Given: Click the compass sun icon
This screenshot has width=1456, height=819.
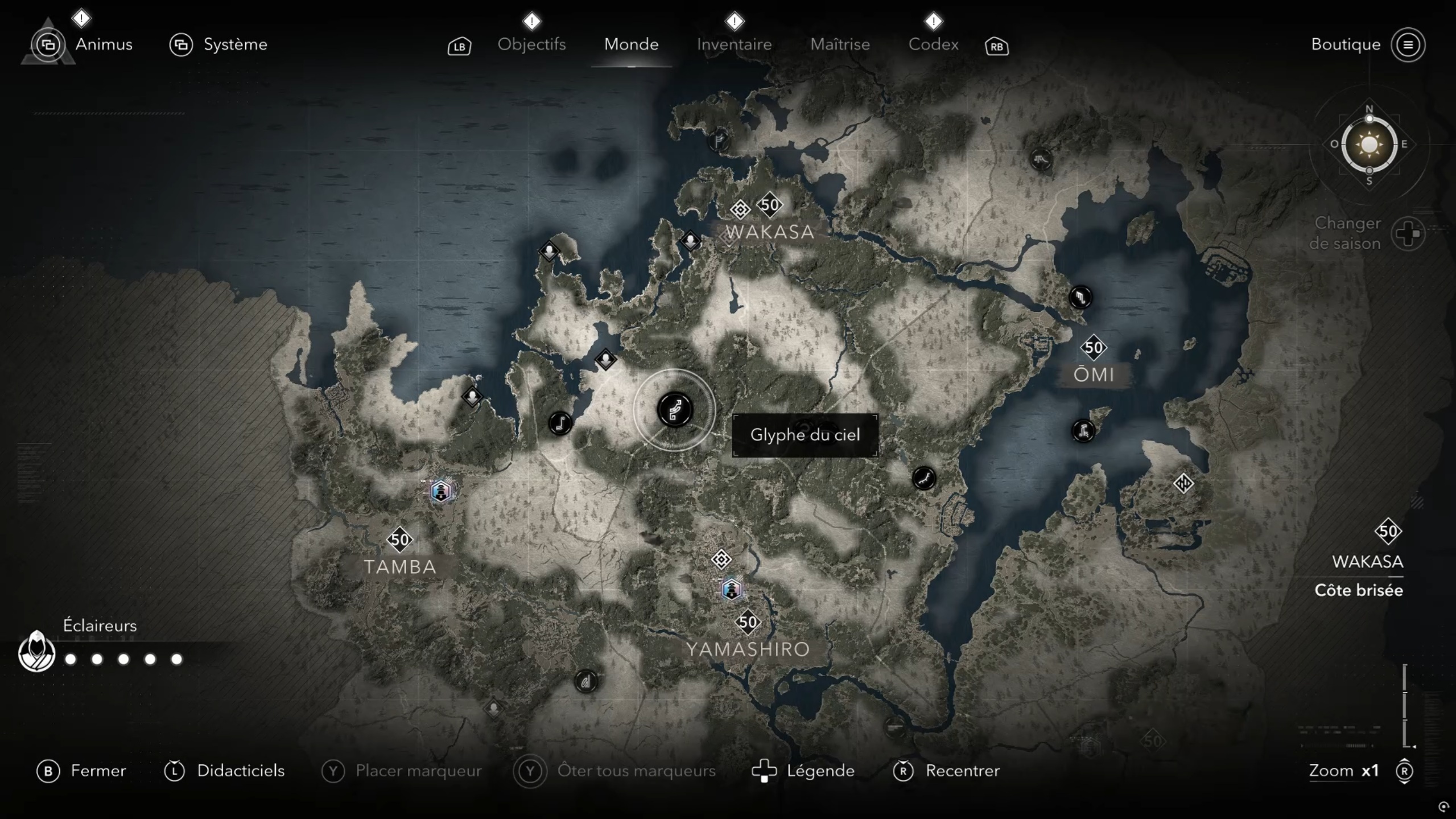Looking at the screenshot, I should coord(1369,145).
